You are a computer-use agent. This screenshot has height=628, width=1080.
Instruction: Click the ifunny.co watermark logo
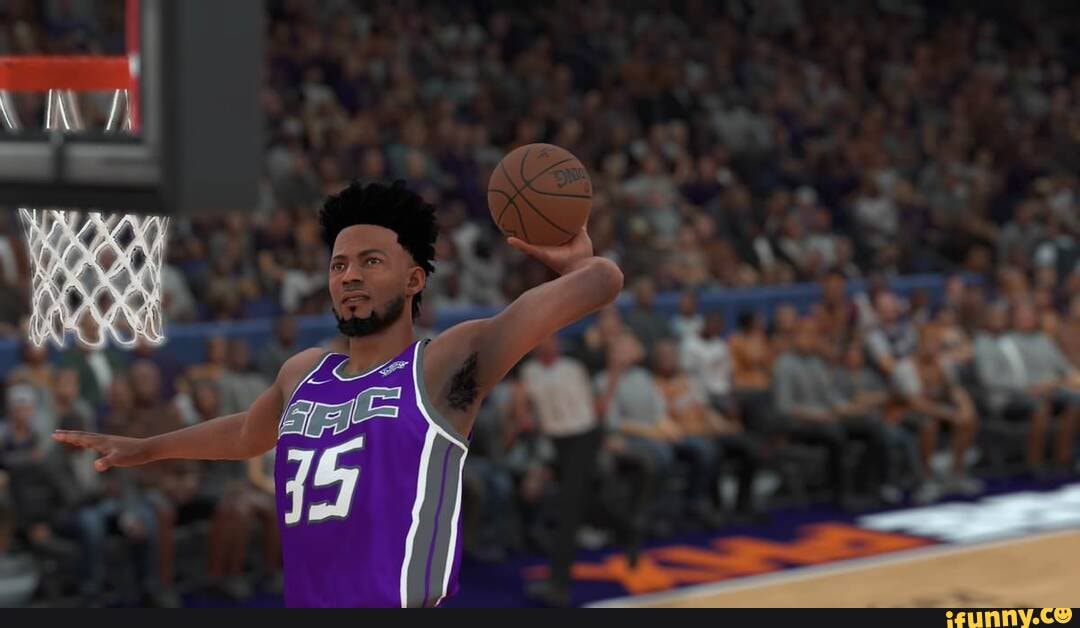[1009, 618]
